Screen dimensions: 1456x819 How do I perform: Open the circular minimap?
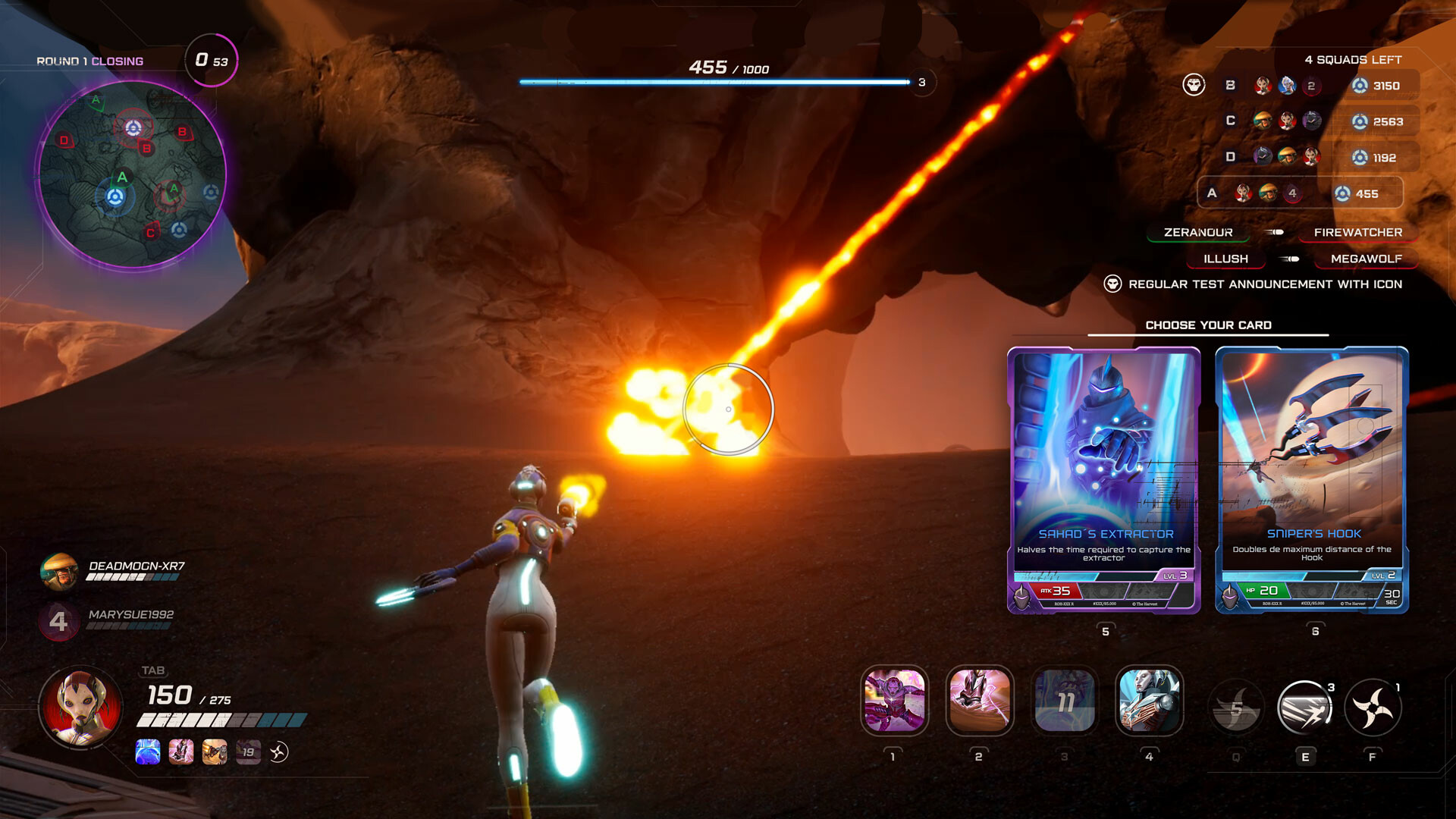tap(132, 175)
